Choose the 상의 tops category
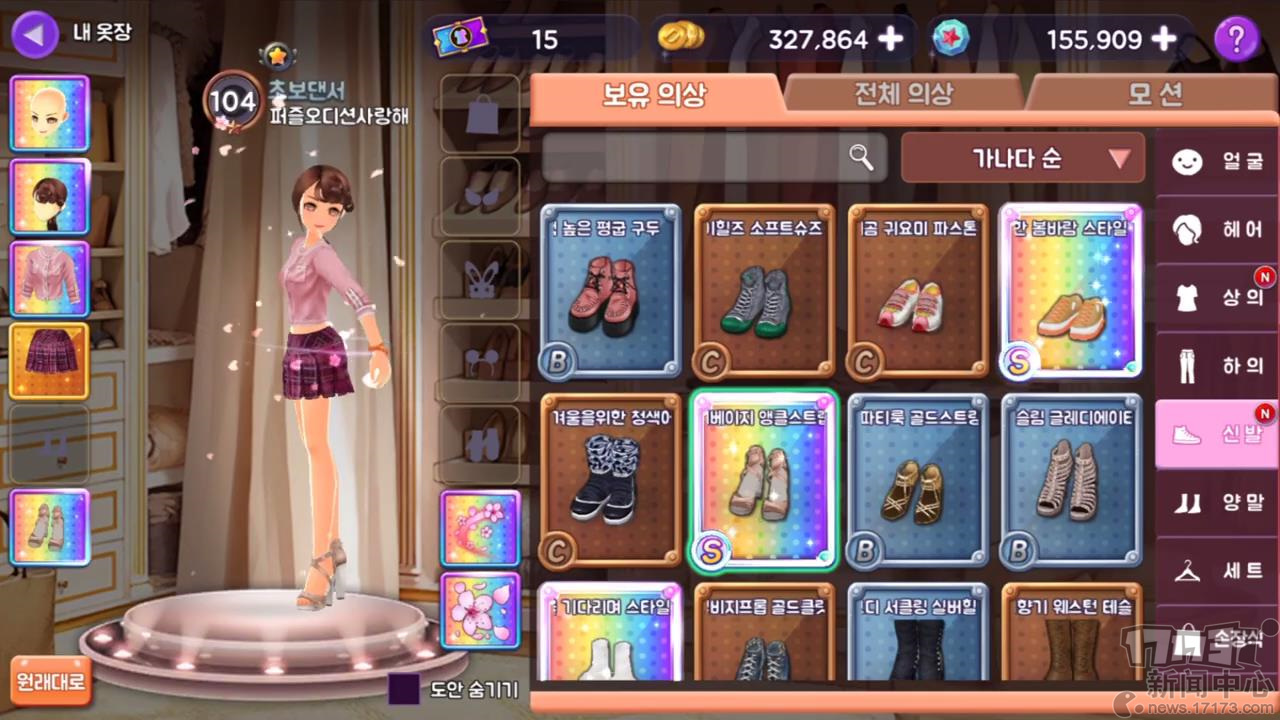This screenshot has width=1280, height=720. click(x=1216, y=298)
